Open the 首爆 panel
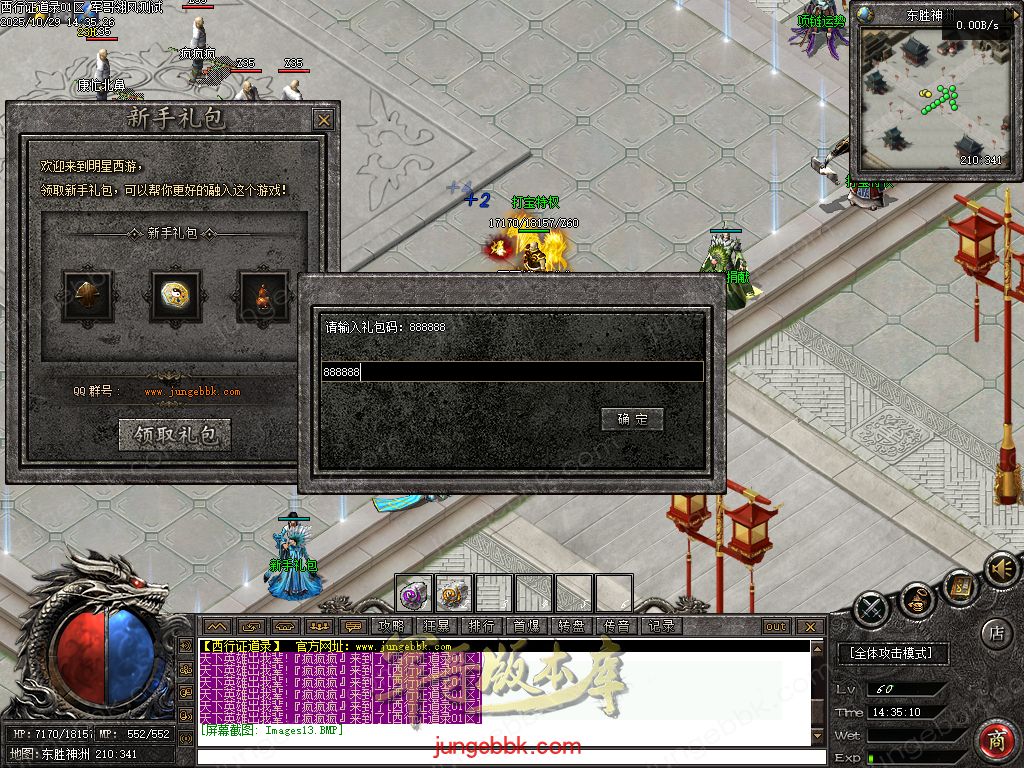This screenshot has width=1024, height=768. pos(526,627)
